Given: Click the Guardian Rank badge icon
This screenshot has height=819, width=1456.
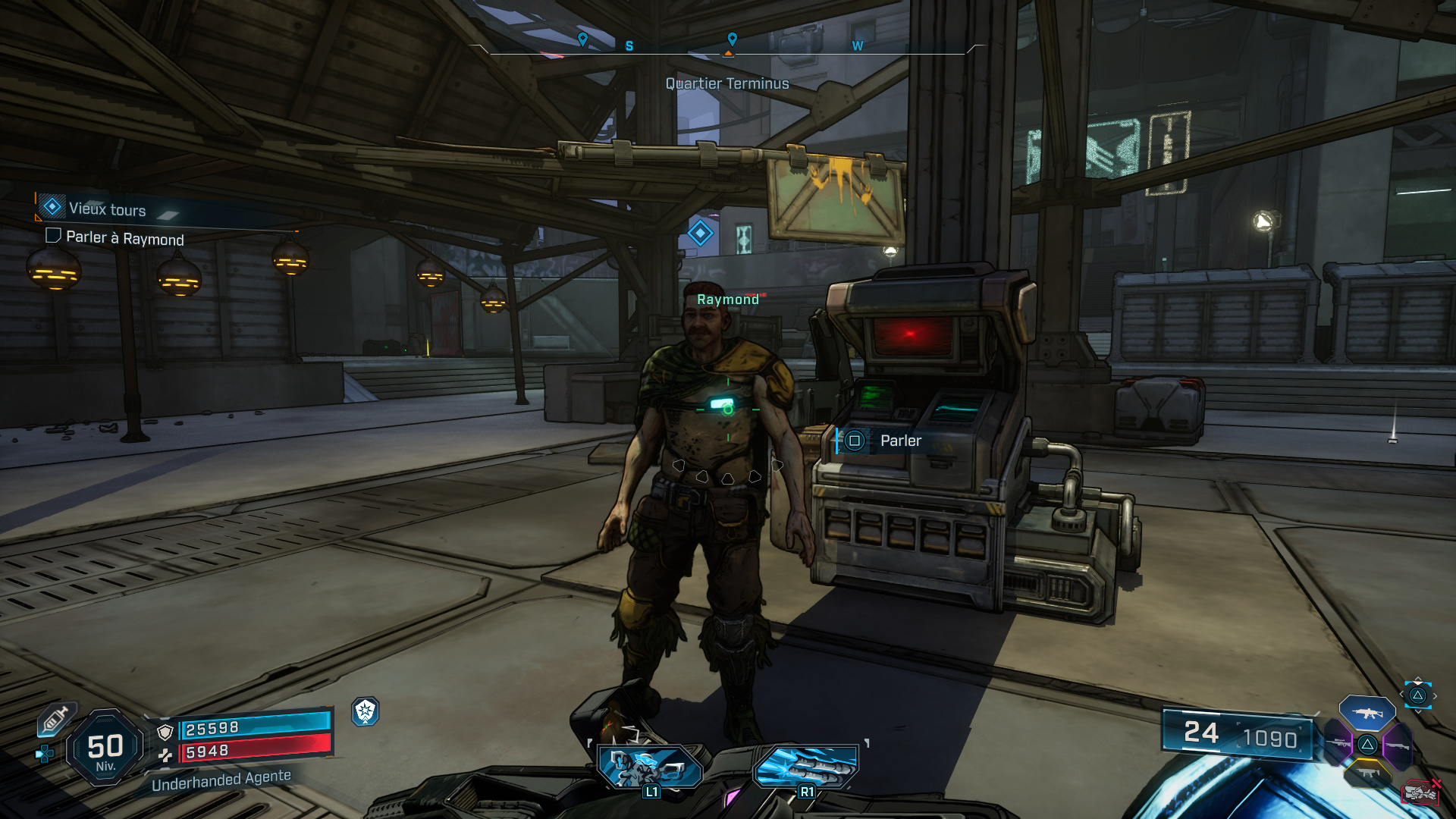Looking at the screenshot, I should coord(365,712).
